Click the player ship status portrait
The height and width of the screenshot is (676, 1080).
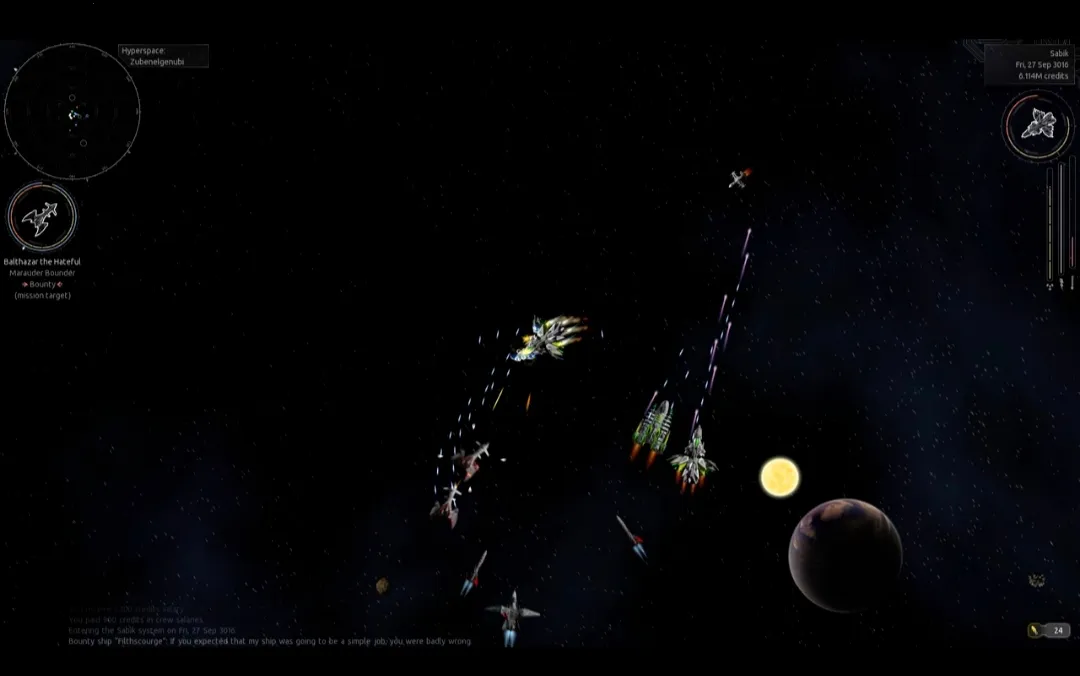[x=1038, y=126]
